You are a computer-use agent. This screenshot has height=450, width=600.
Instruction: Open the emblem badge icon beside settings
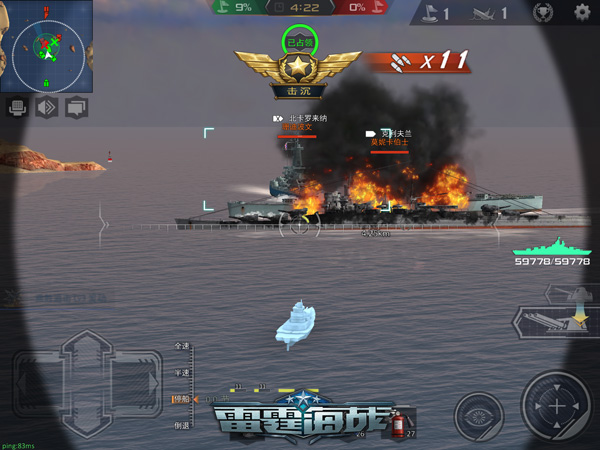(x=544, y=13)
